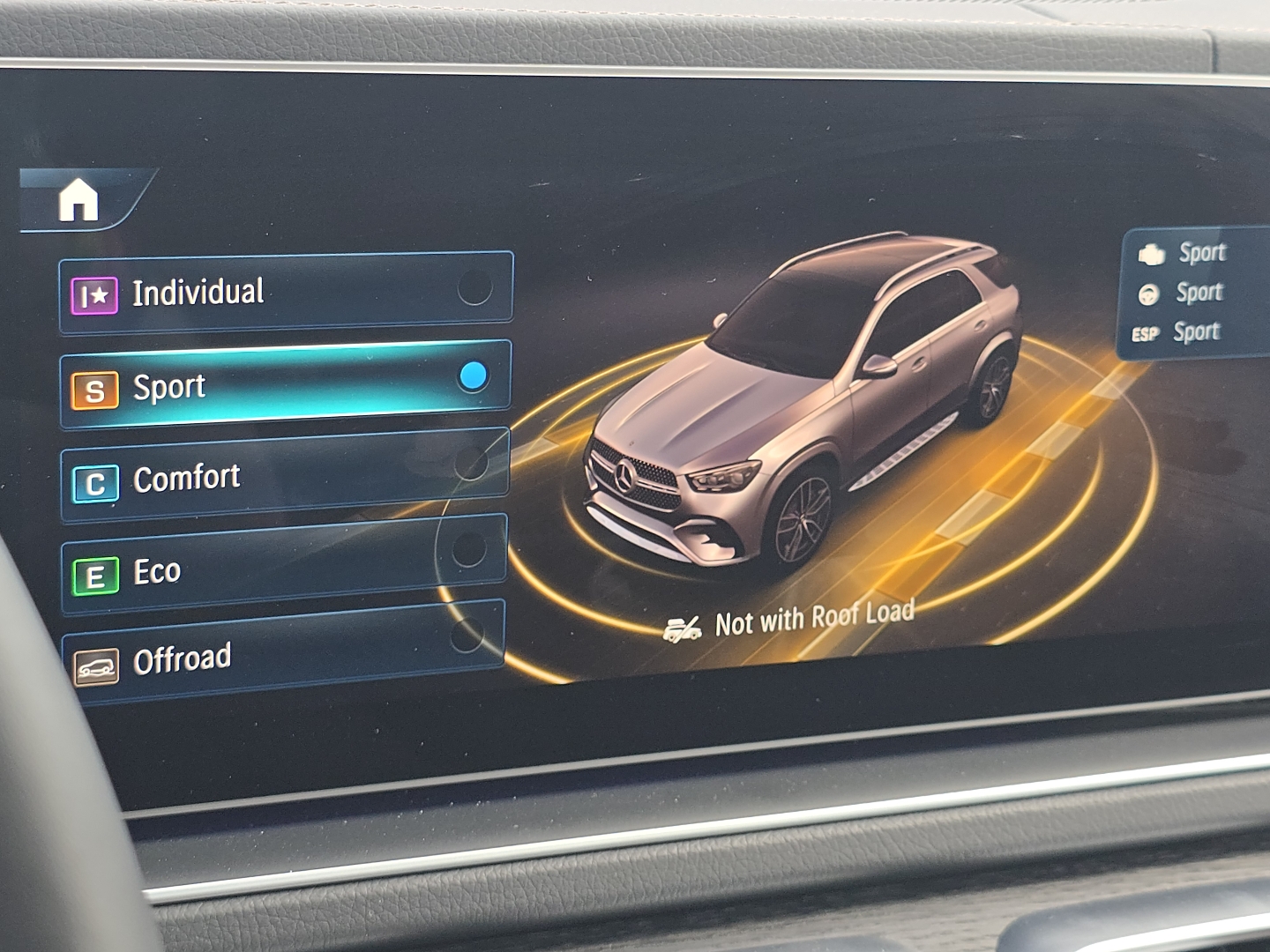Switch to Comfort drive mode
The height and width of the screenshot is (952, 1270).
coord(265,477)
